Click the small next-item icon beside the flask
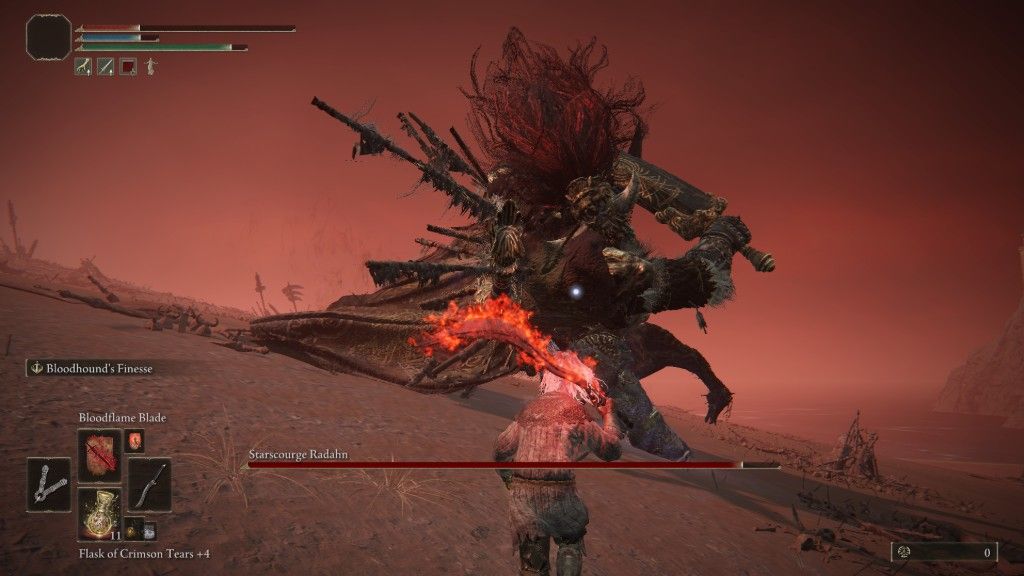Screen dimensions: 1024x576 (x=133, y=531)
